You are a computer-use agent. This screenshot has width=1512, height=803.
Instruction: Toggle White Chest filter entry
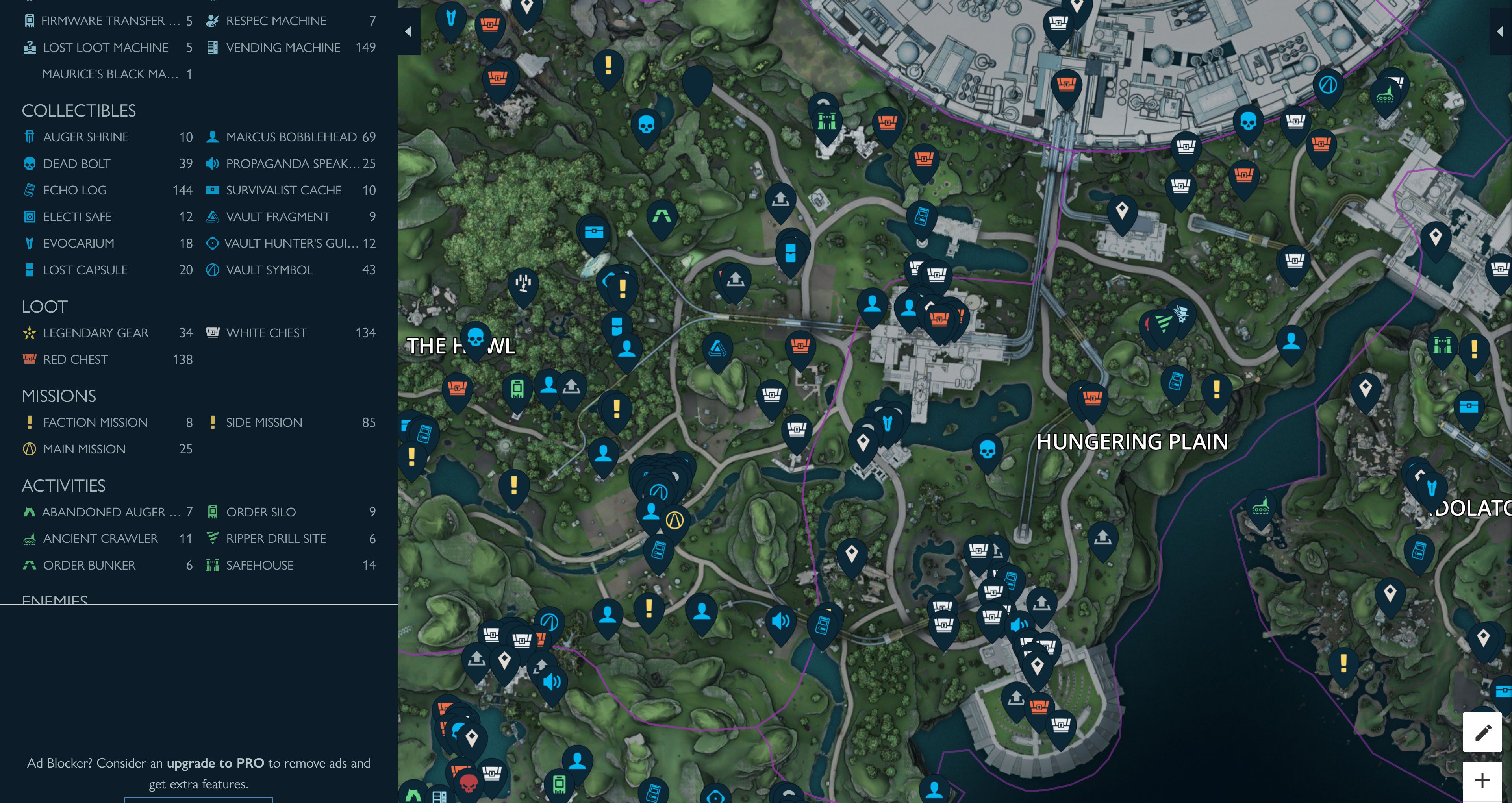(266, 333)
